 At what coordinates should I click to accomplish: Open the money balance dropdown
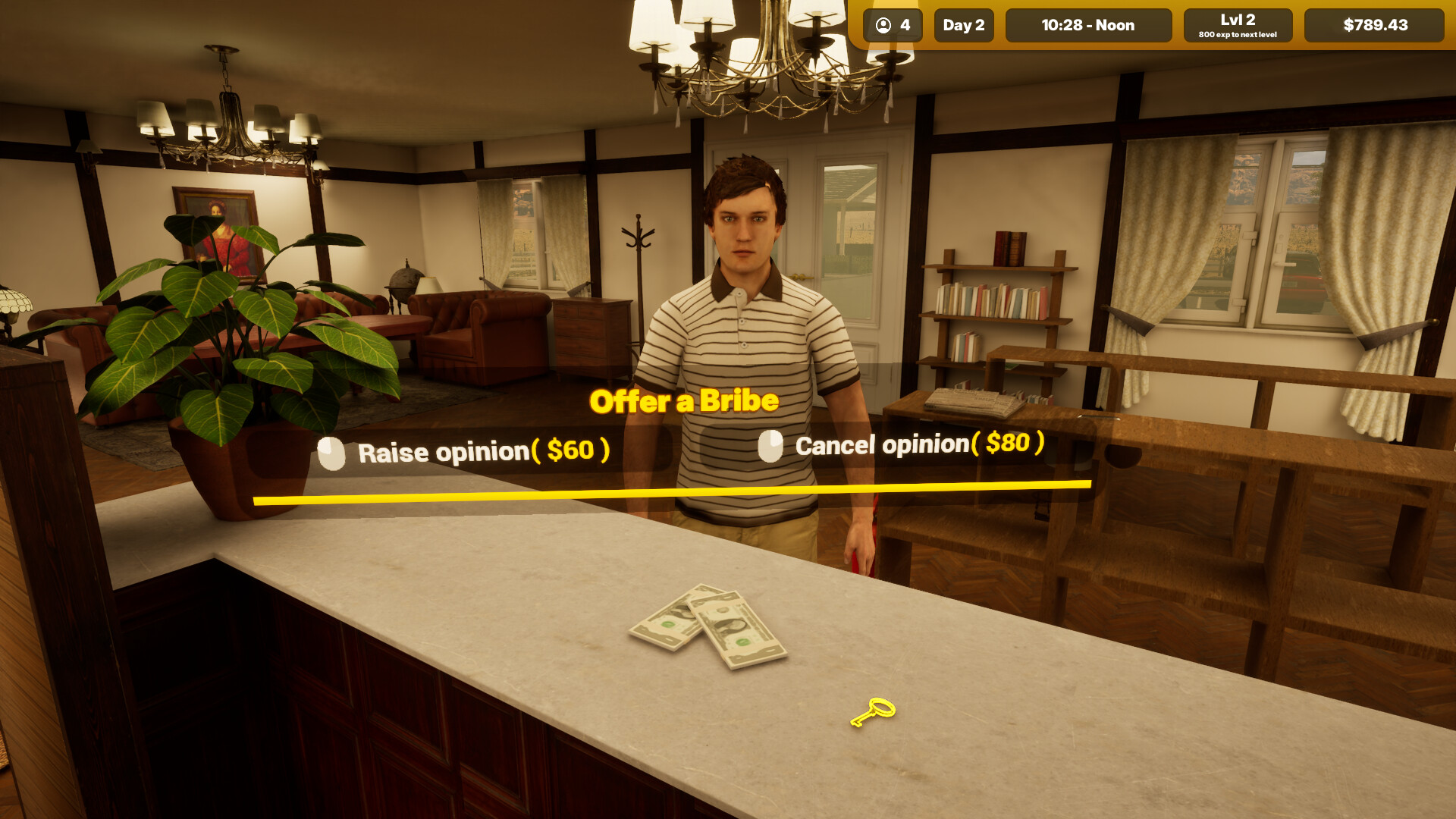click(1373, 25)
